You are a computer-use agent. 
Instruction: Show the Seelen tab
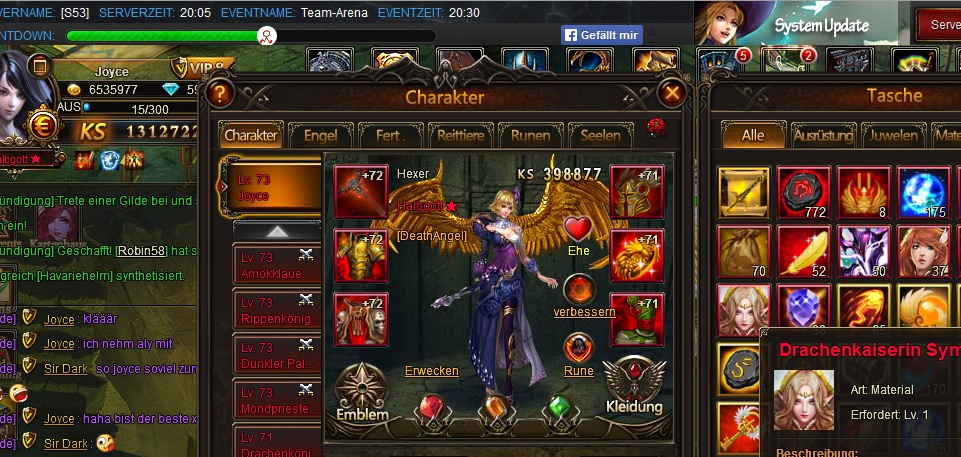pos(600,135)
